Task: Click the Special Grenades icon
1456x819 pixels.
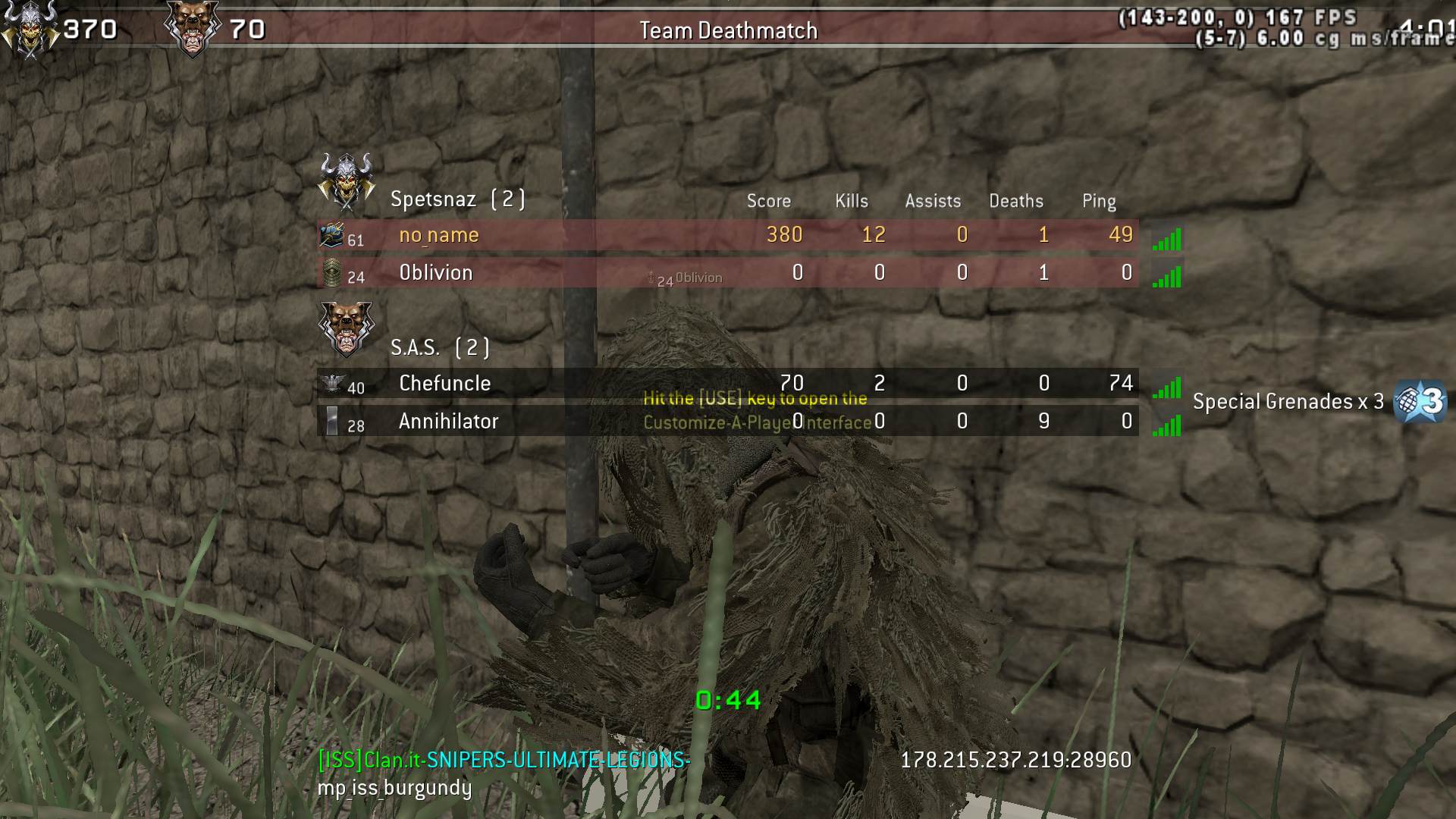Action: (x=1420, y=401)
